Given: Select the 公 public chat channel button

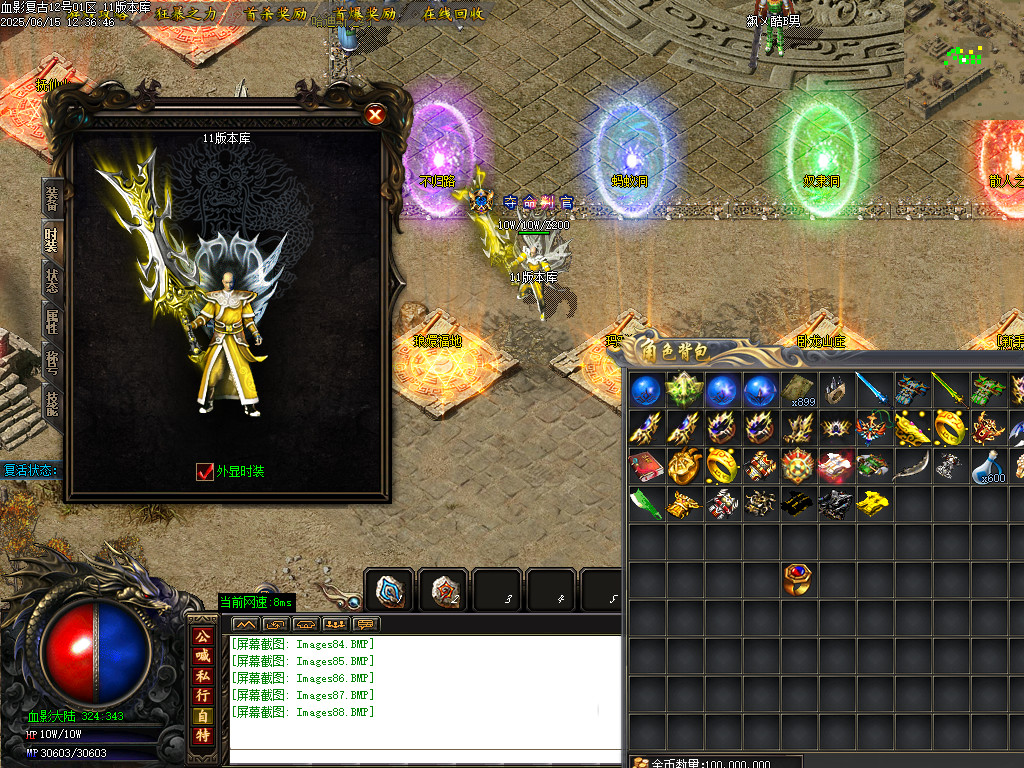Looking at the screenshot, I should tap(203, 636).
